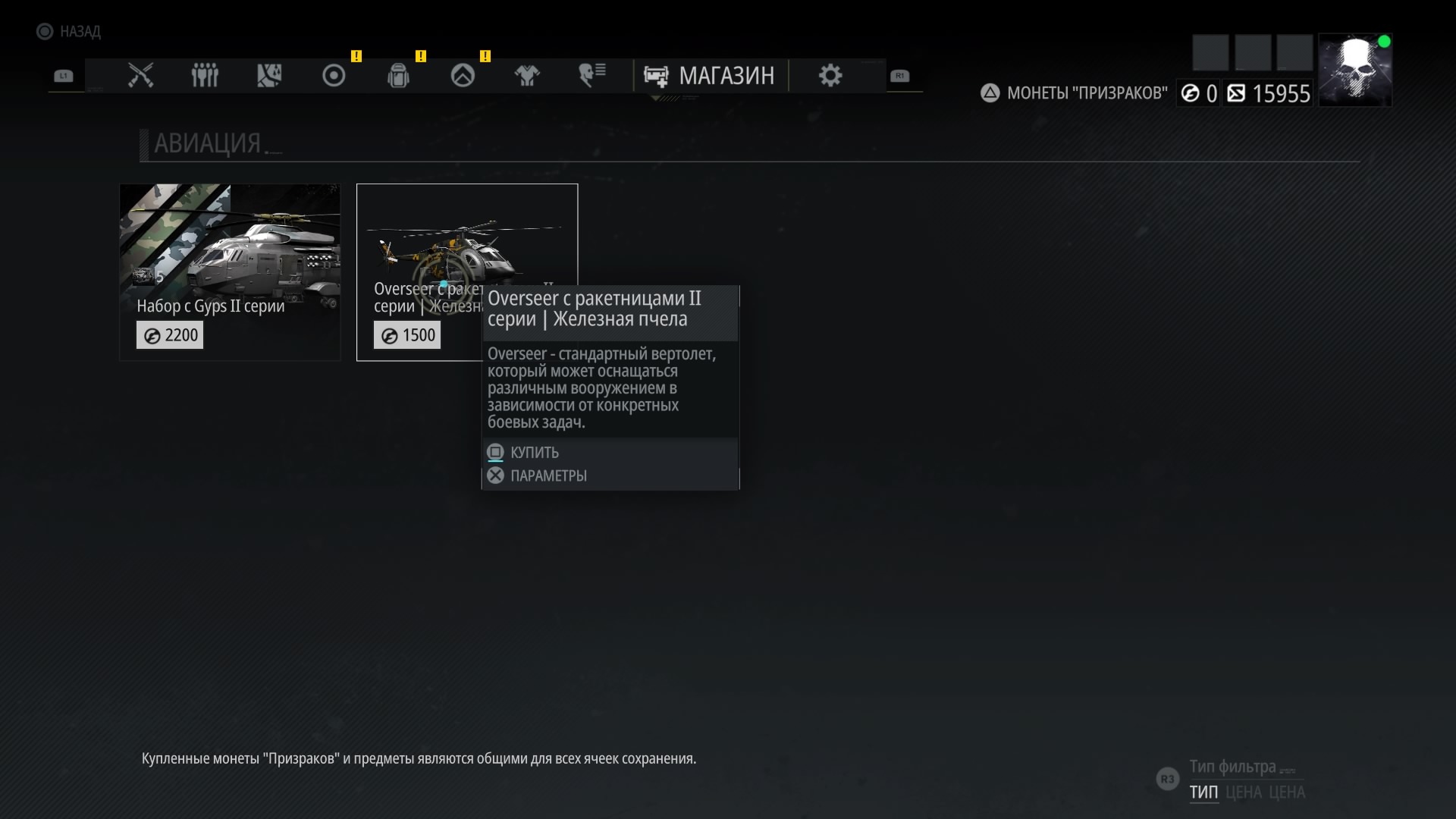Open the torn map tab

tap(269, 75)
